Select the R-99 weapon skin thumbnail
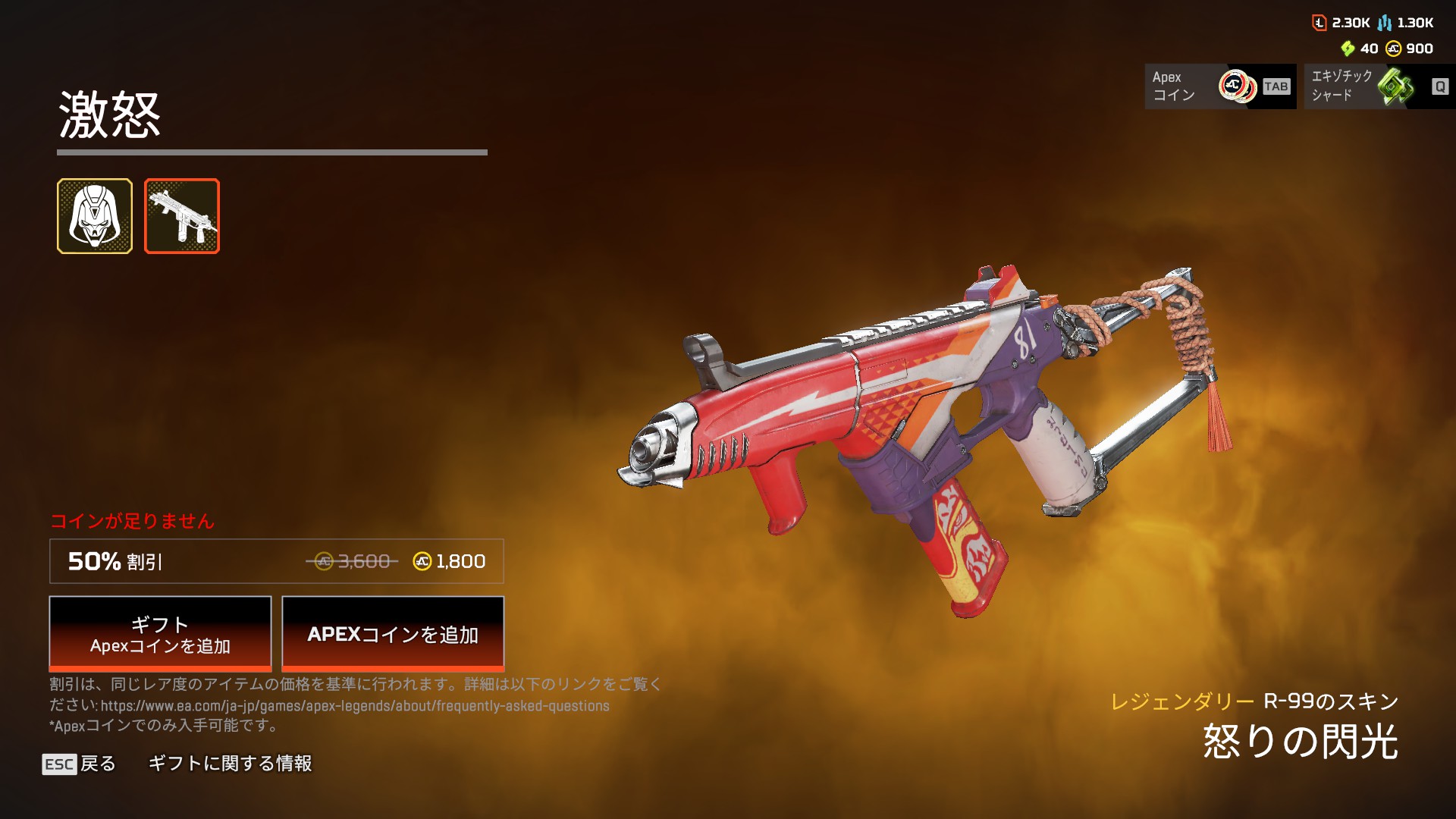This screenshot has height=819, width=1456. 182,216
